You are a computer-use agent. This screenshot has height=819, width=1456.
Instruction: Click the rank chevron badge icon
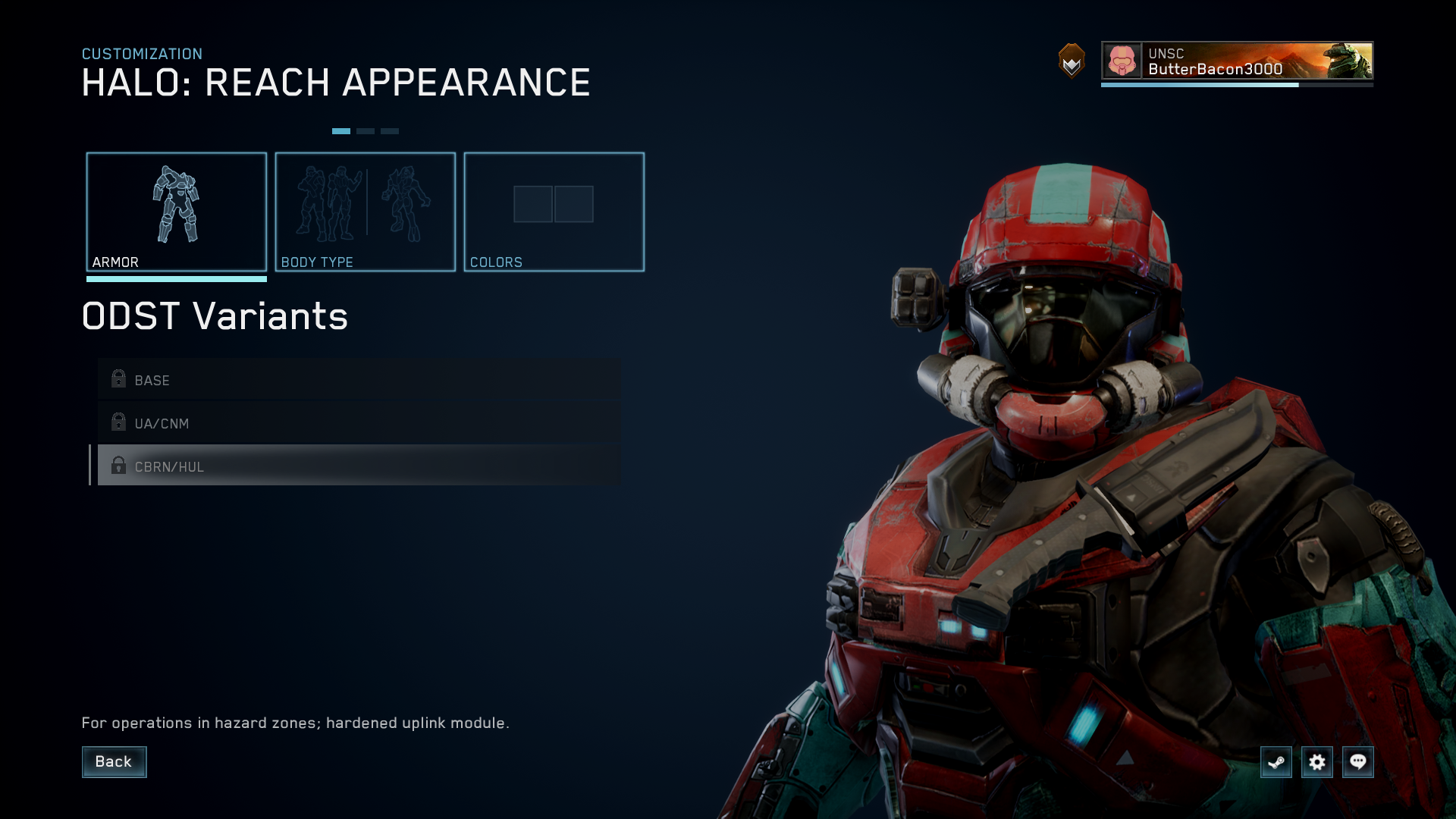[x=1072, y=61]
